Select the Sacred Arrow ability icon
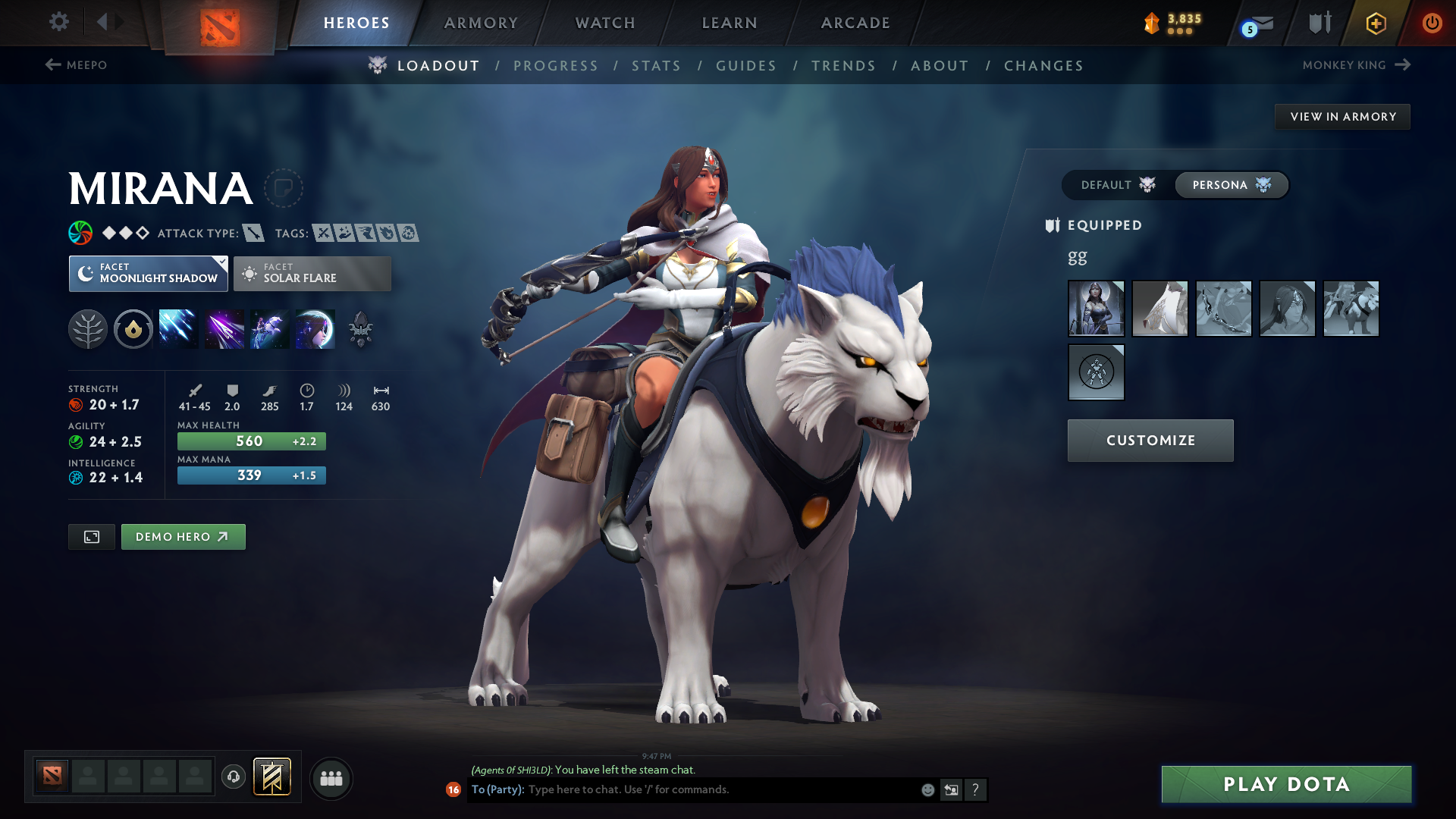1456x819 pixels. (x=224, y=328)
